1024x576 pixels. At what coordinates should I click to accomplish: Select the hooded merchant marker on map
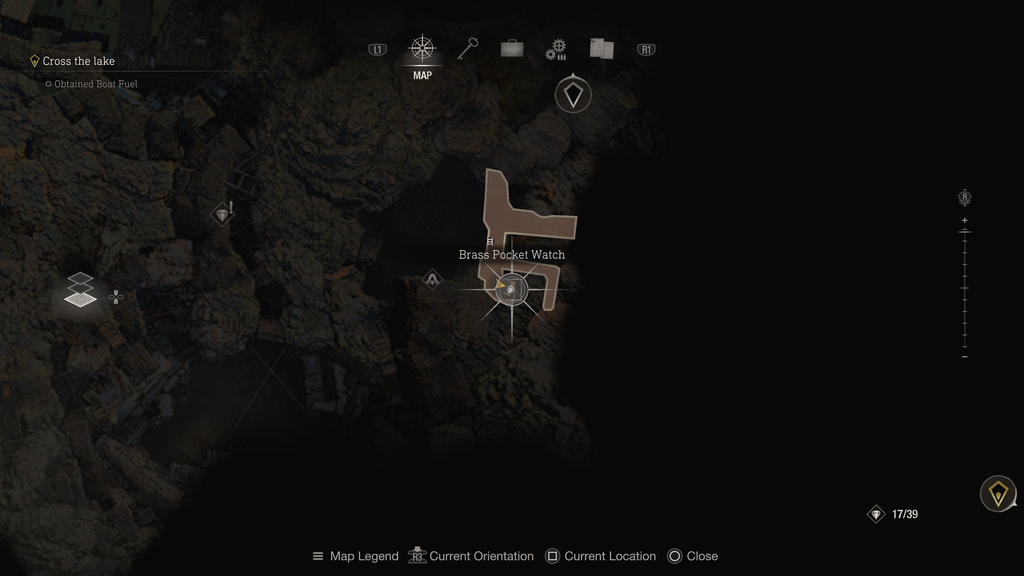432,279
